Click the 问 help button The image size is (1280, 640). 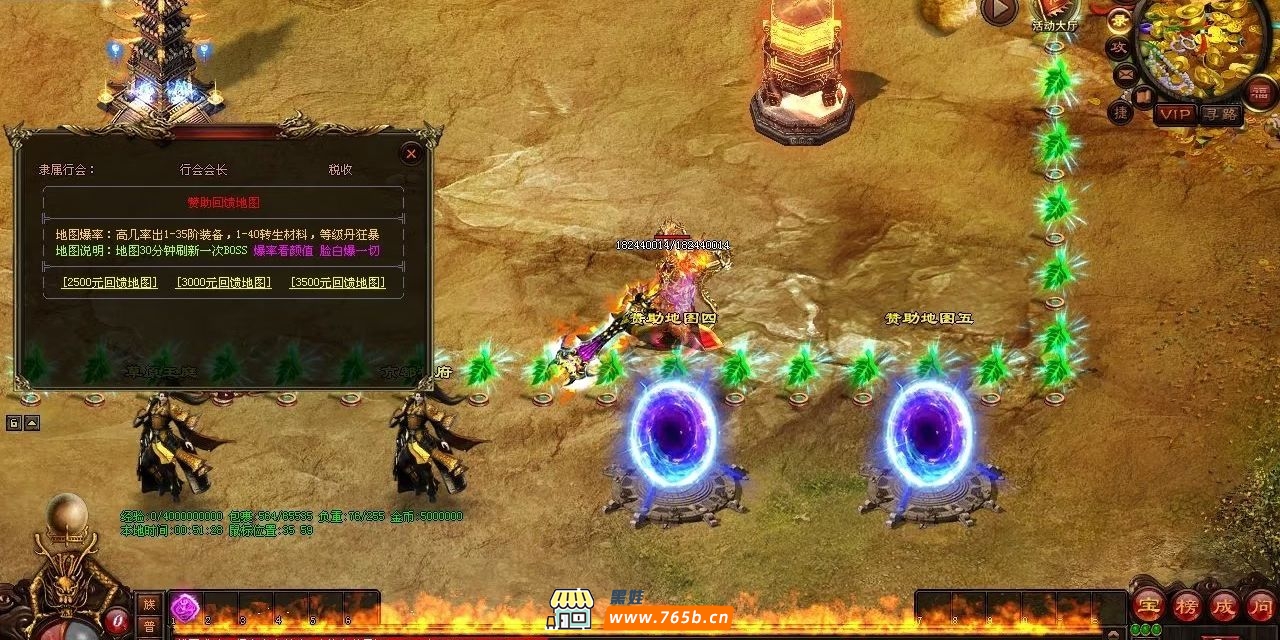coord(1261,605)
